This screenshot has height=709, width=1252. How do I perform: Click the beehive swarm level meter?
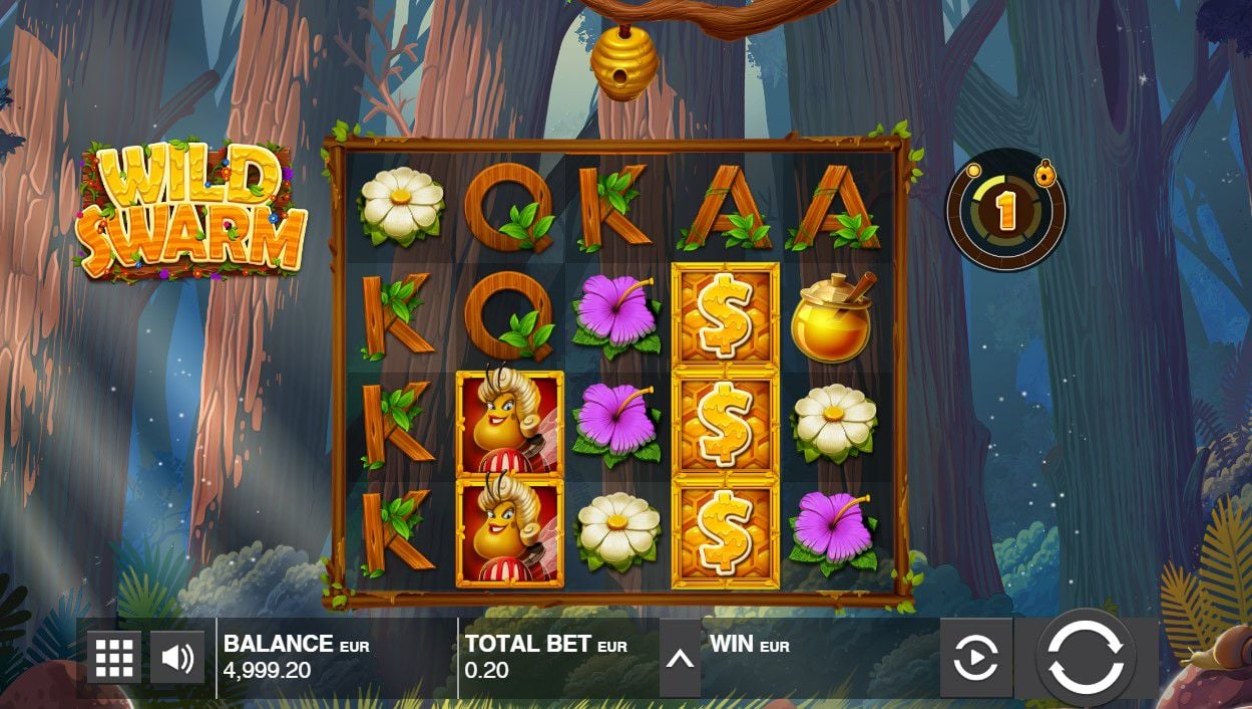coord(1006,210)
